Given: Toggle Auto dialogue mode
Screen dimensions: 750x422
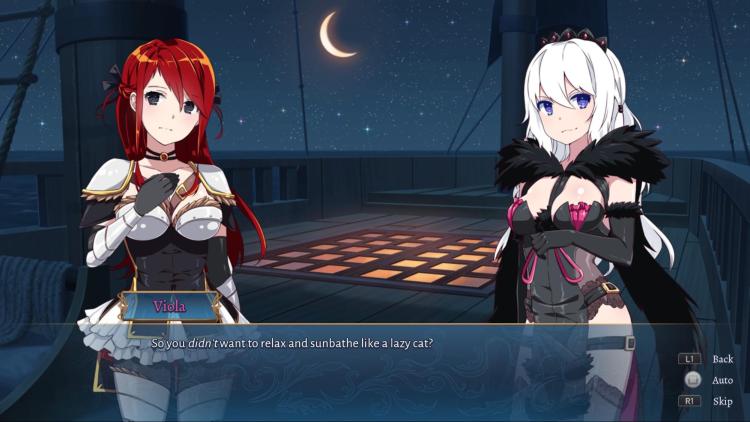Looking at the screenshot, I should point(722,380).
